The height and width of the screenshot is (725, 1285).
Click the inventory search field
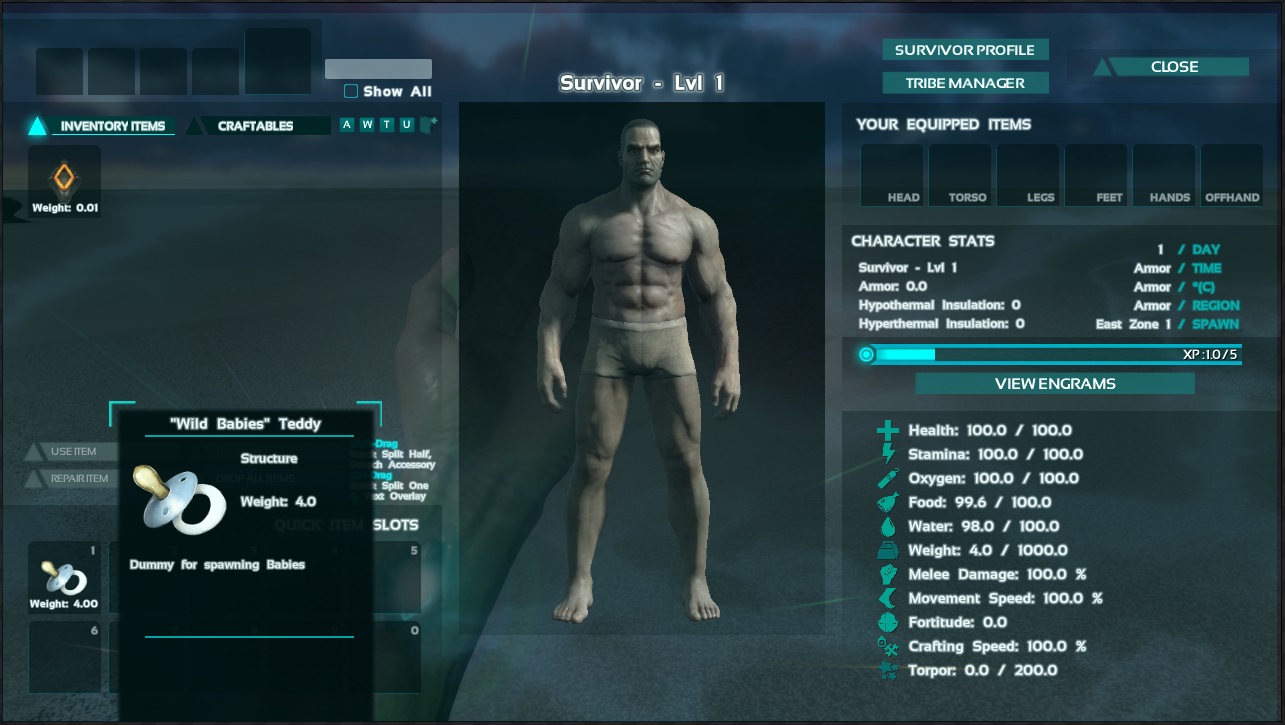(378, 69)
